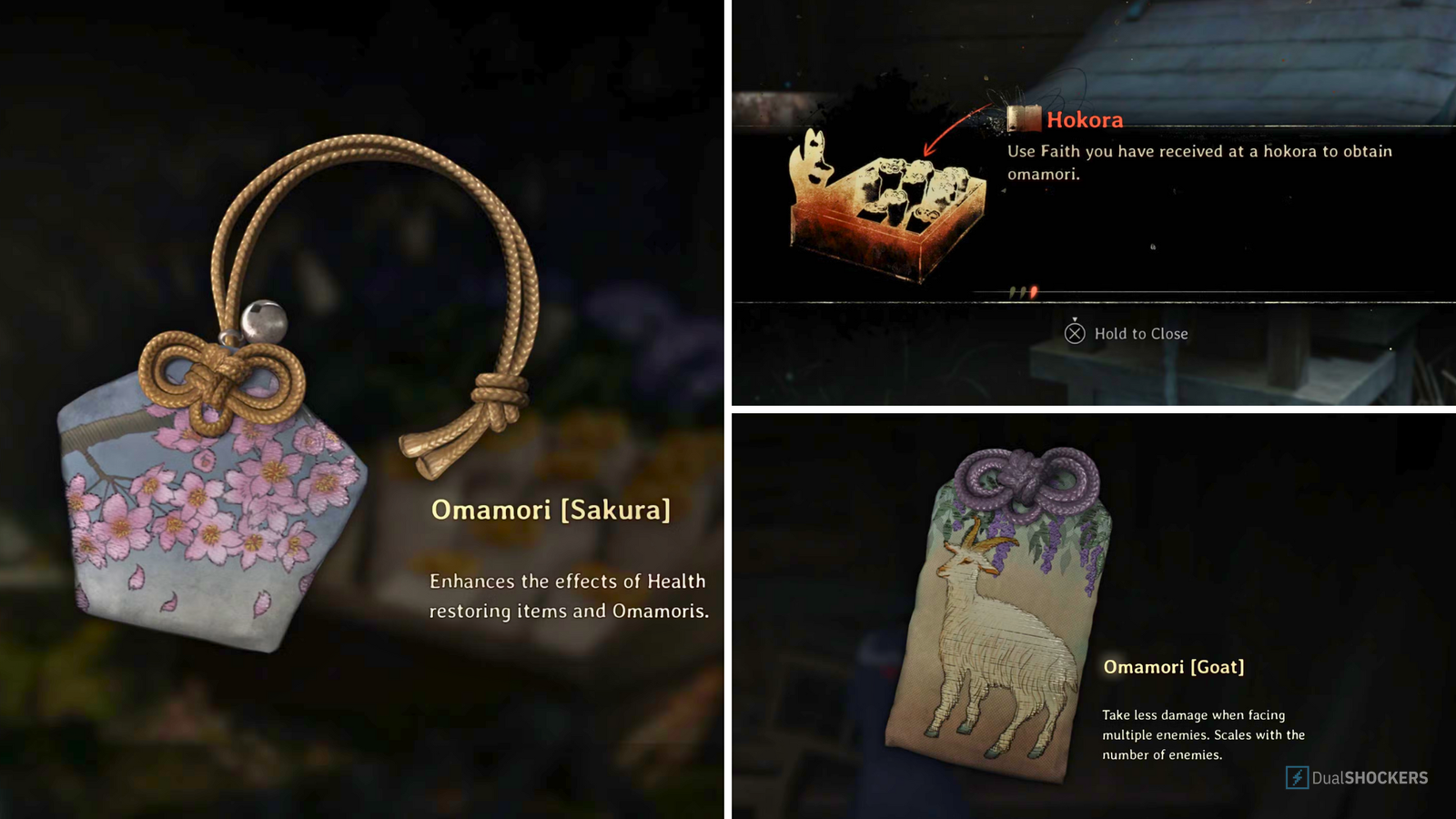The height and width of the screenshot is (819, 1456).
Task: Click the DualSHOCKERS lightning bolt logo
Action: tap(1297, 777)
